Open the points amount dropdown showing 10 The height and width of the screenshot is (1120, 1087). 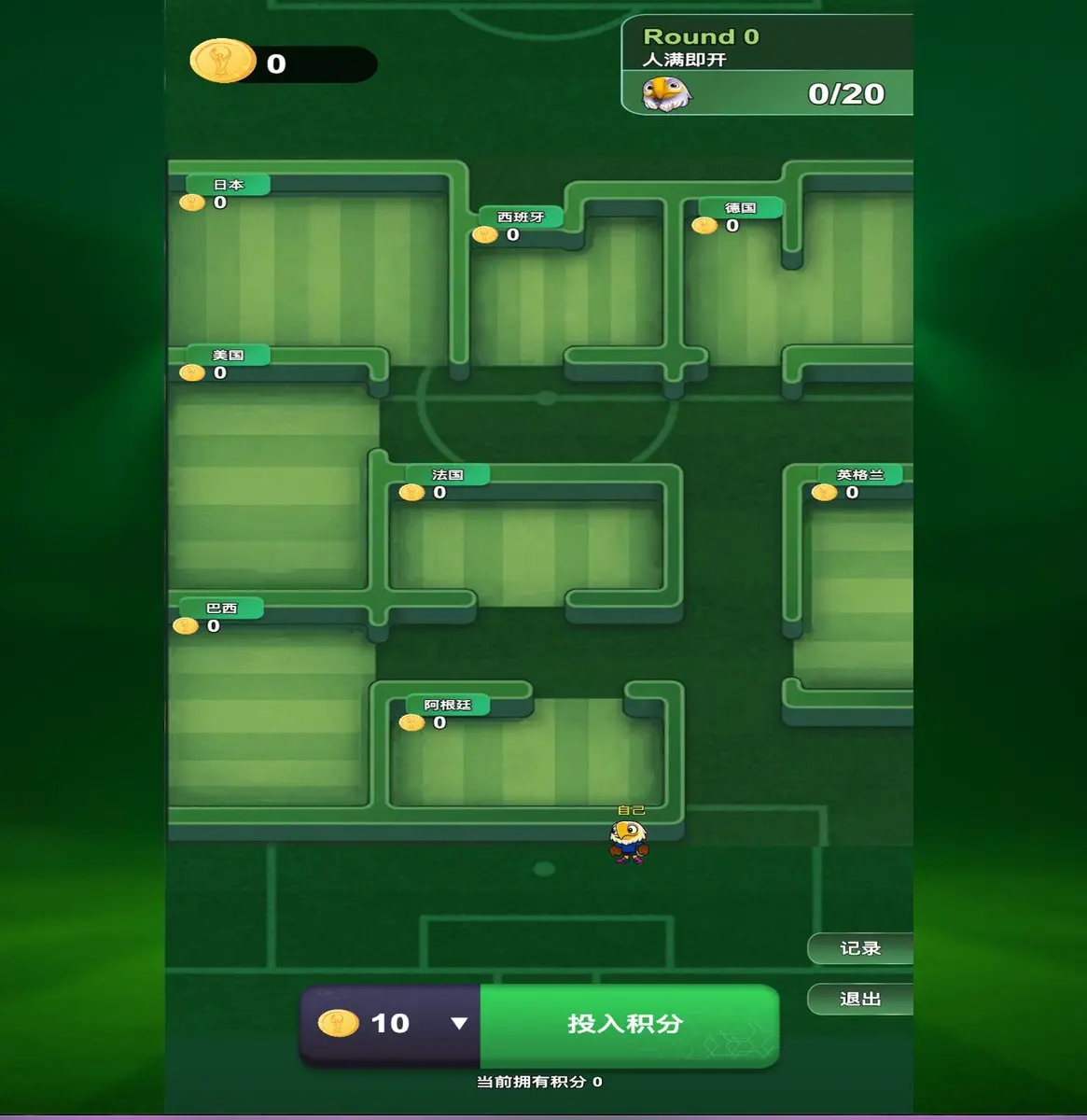click(x=457, y=1024)
